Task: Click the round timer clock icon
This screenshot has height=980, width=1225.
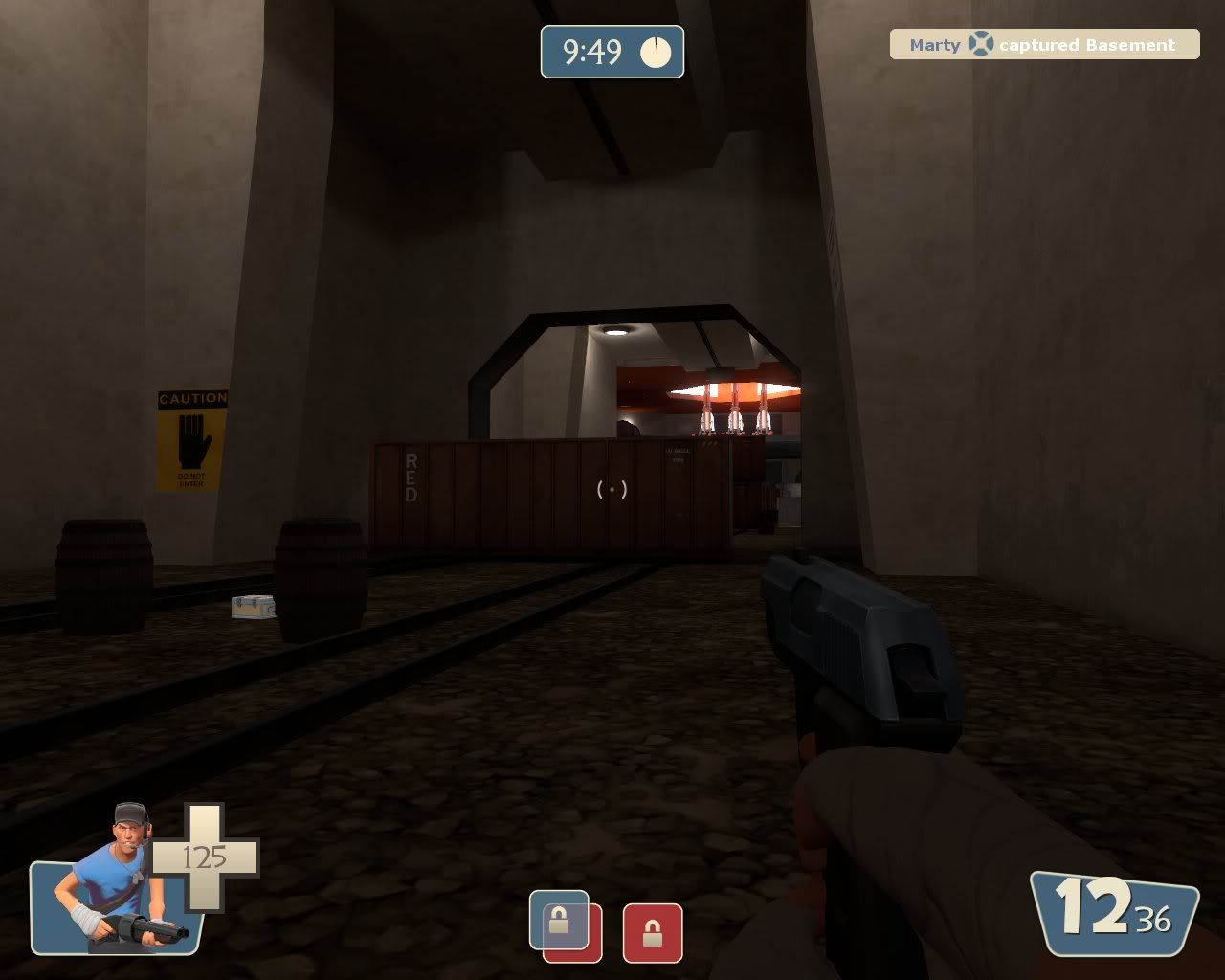Action: (656, 53)
